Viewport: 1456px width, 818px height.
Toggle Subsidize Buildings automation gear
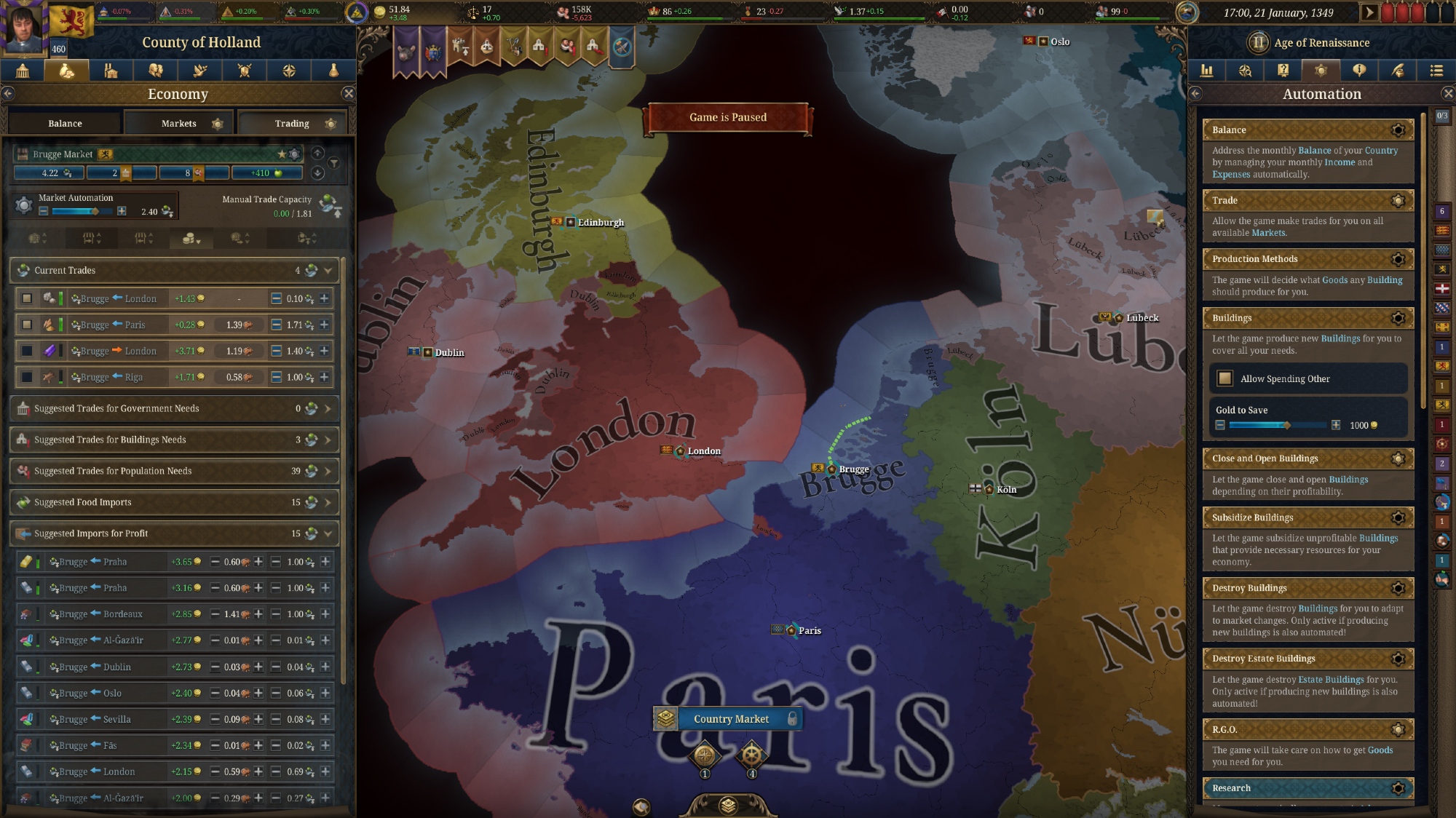click(1398, 518)
